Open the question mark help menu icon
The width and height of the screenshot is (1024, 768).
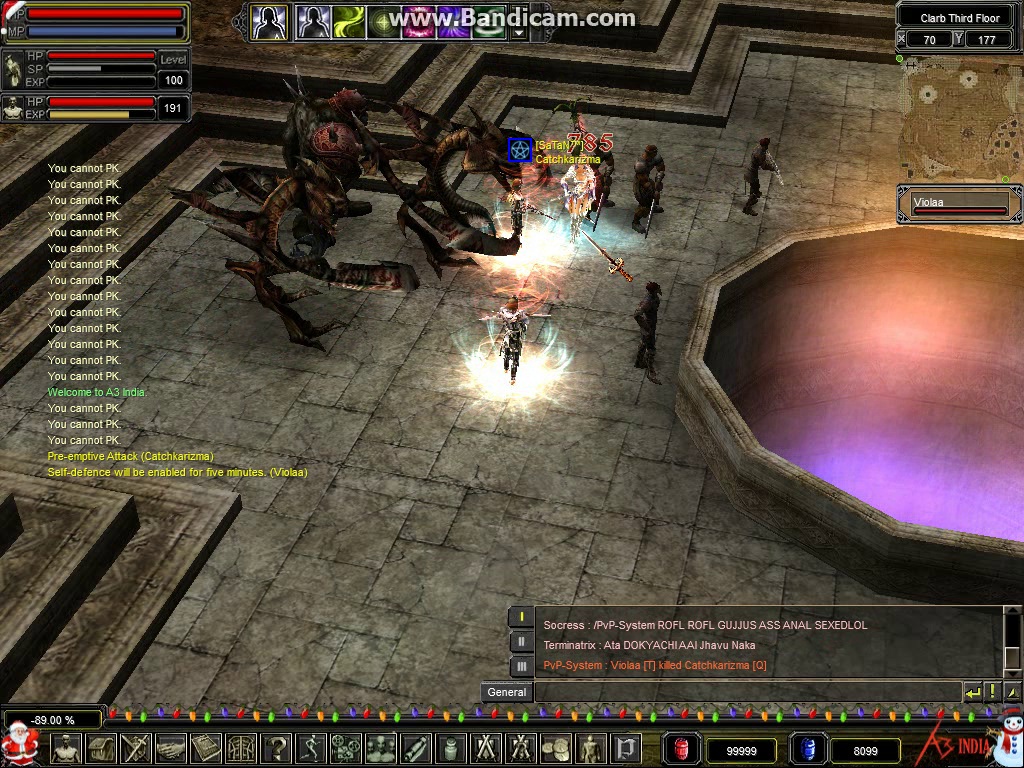(276, 748)
